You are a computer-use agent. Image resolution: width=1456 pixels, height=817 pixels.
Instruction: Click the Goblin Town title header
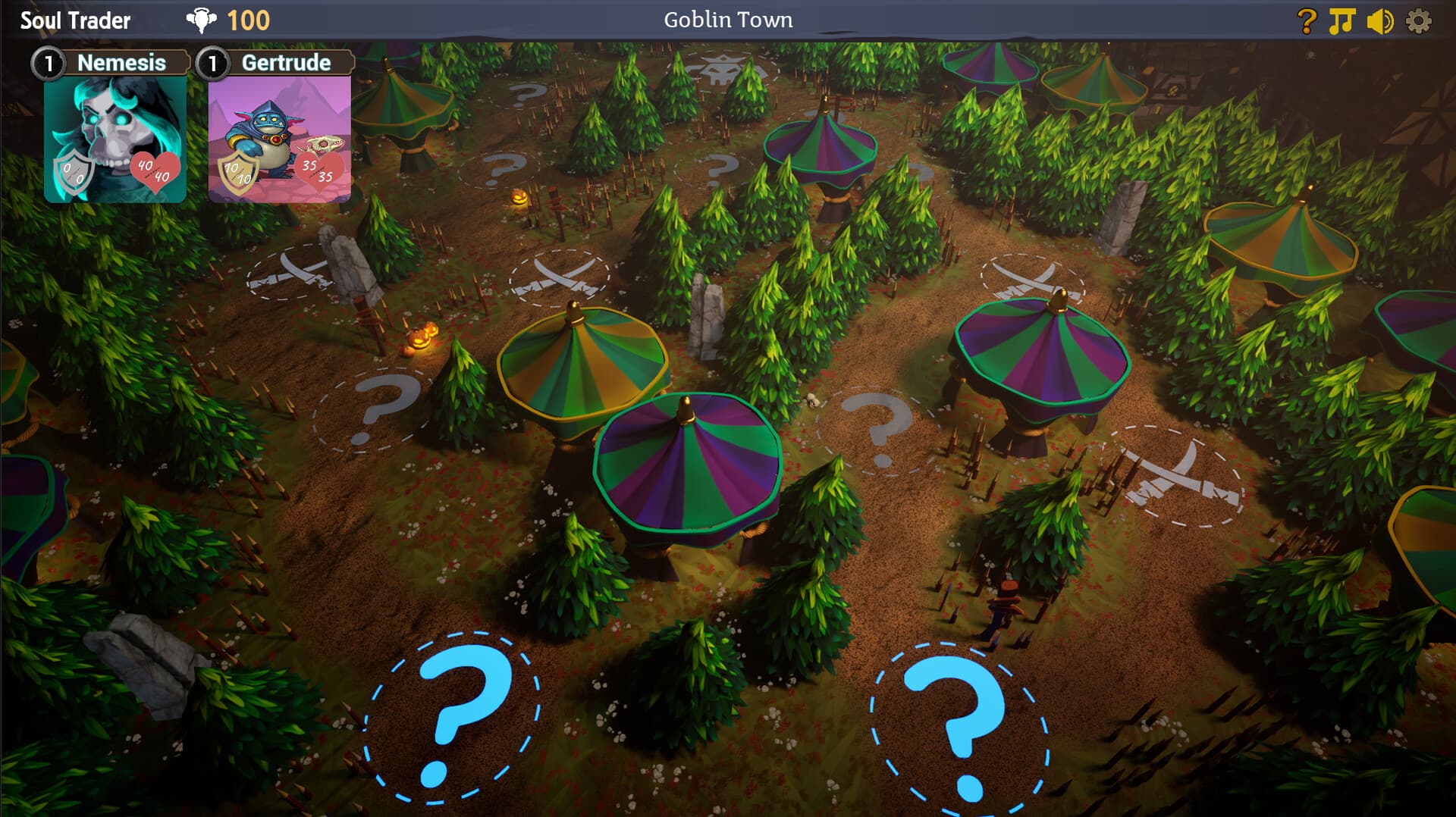[727, 20]
